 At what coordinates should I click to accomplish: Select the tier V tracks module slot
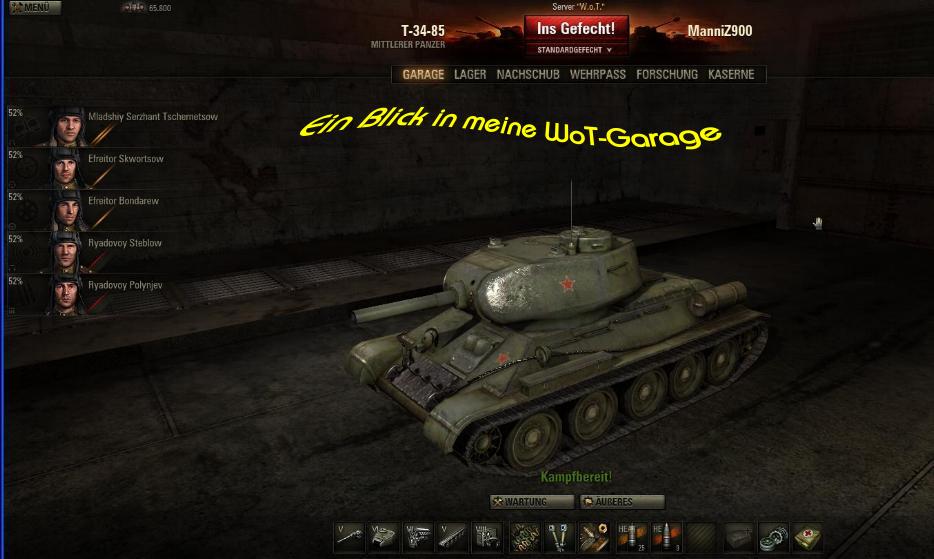pos(452,536)
